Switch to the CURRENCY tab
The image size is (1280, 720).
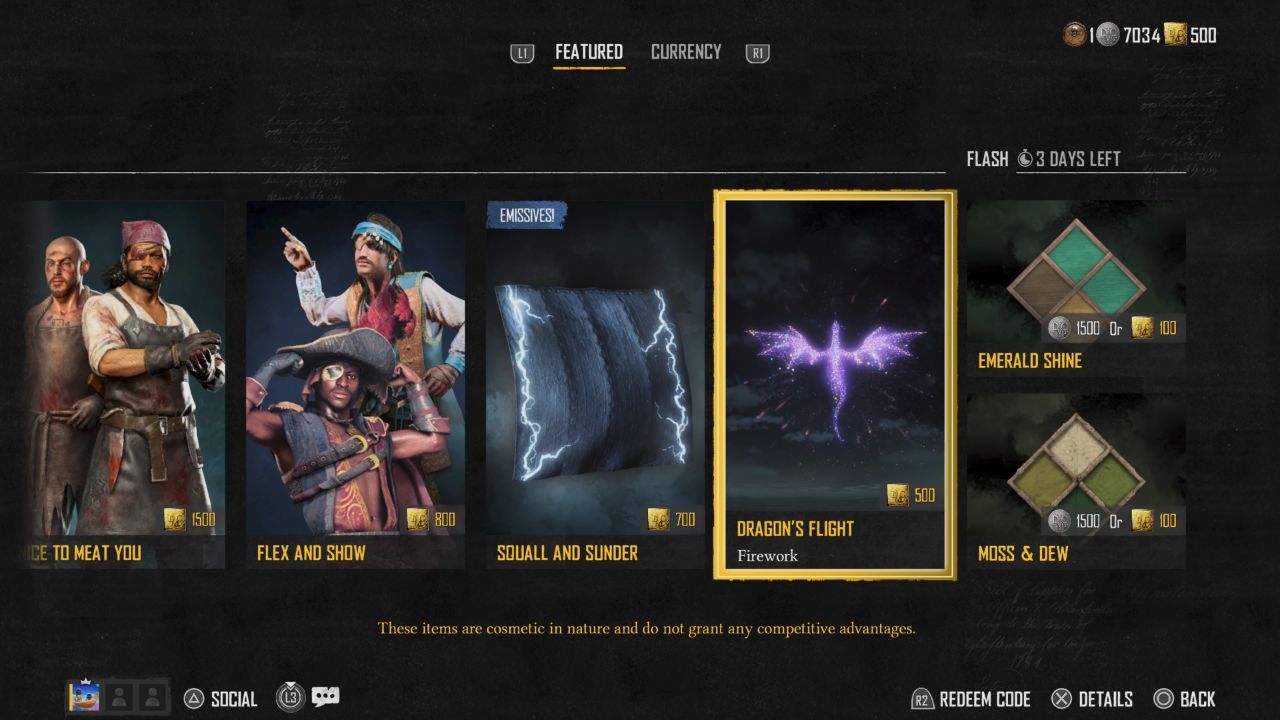(x=686, y=51)
